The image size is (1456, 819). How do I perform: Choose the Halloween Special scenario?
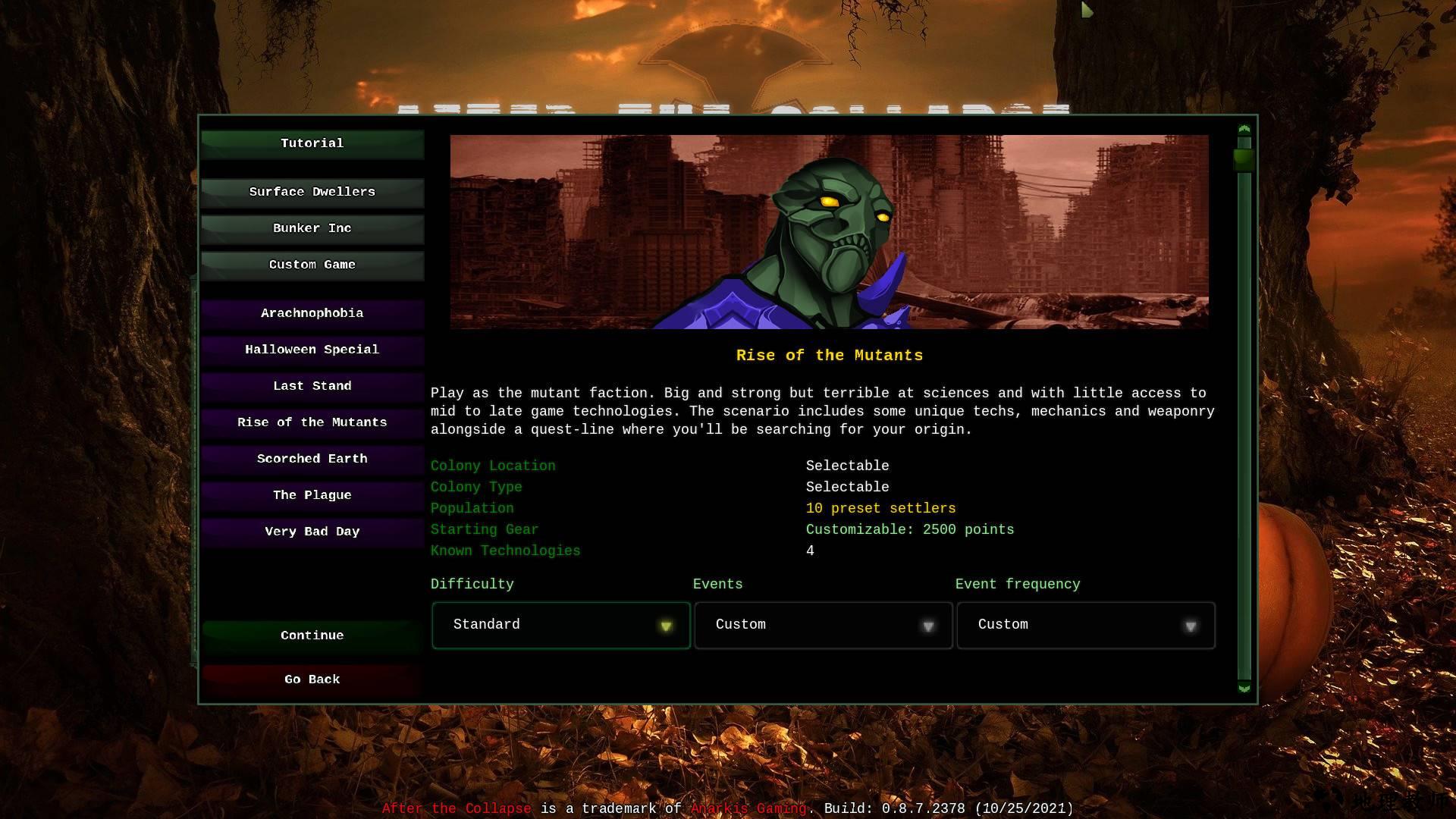[x=312, y=350]
